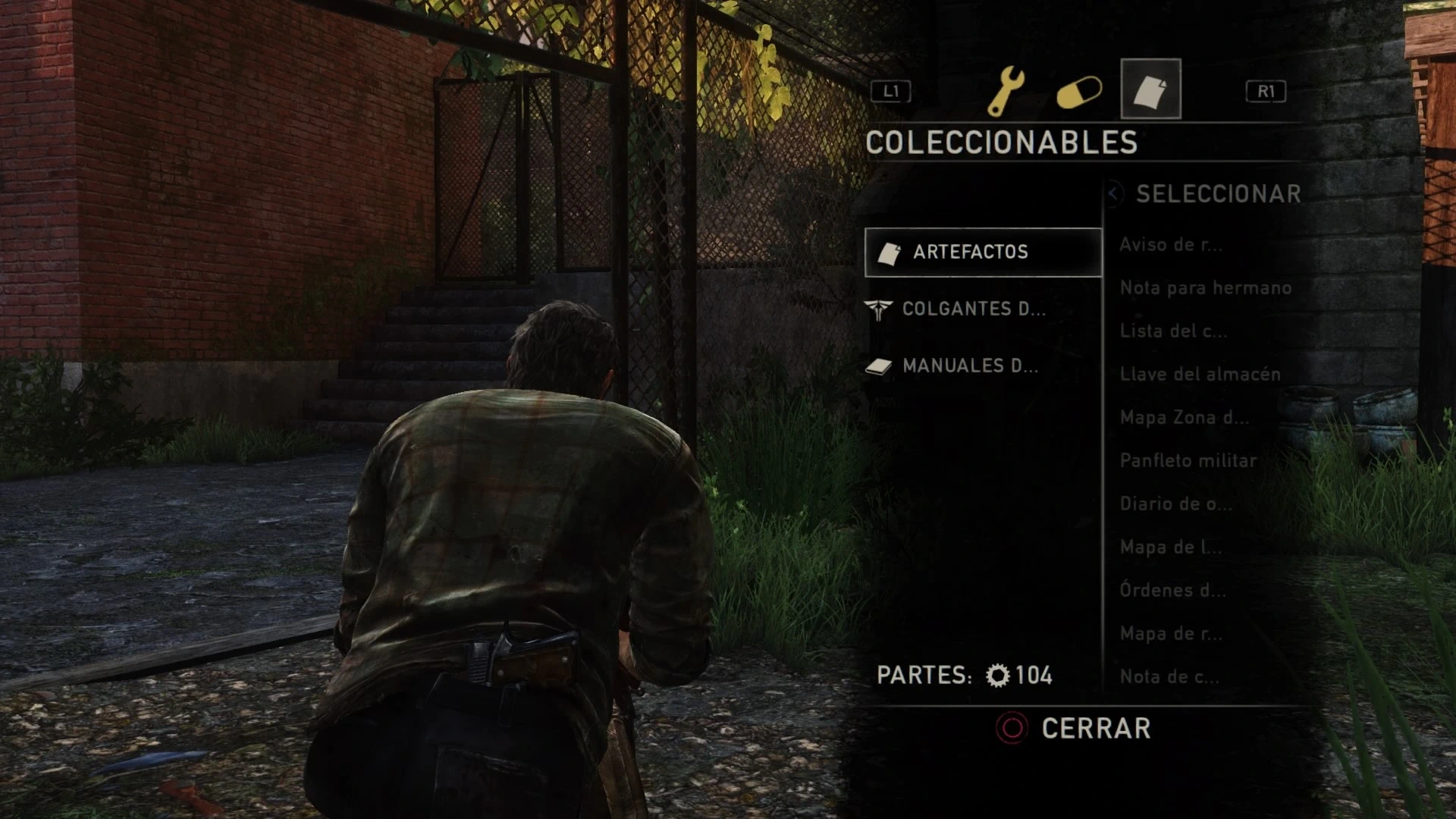Open the pill skills tab
The image size is (1456, 819).
click(1079, 93)
